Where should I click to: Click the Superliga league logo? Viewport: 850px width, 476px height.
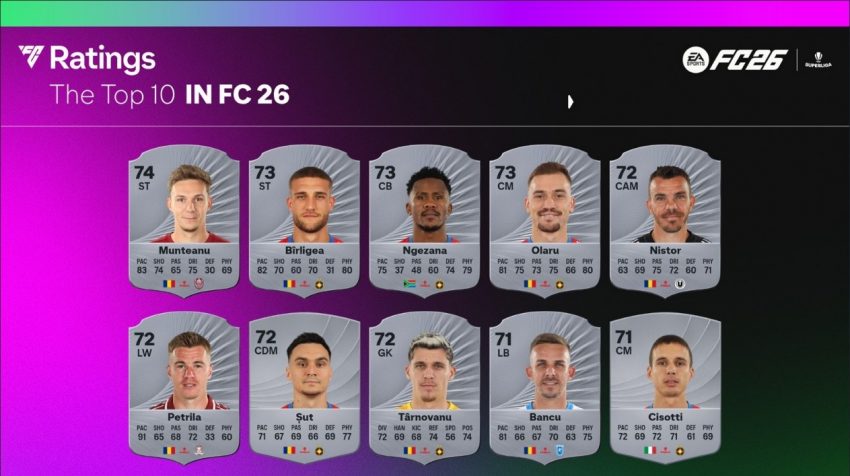819,61
